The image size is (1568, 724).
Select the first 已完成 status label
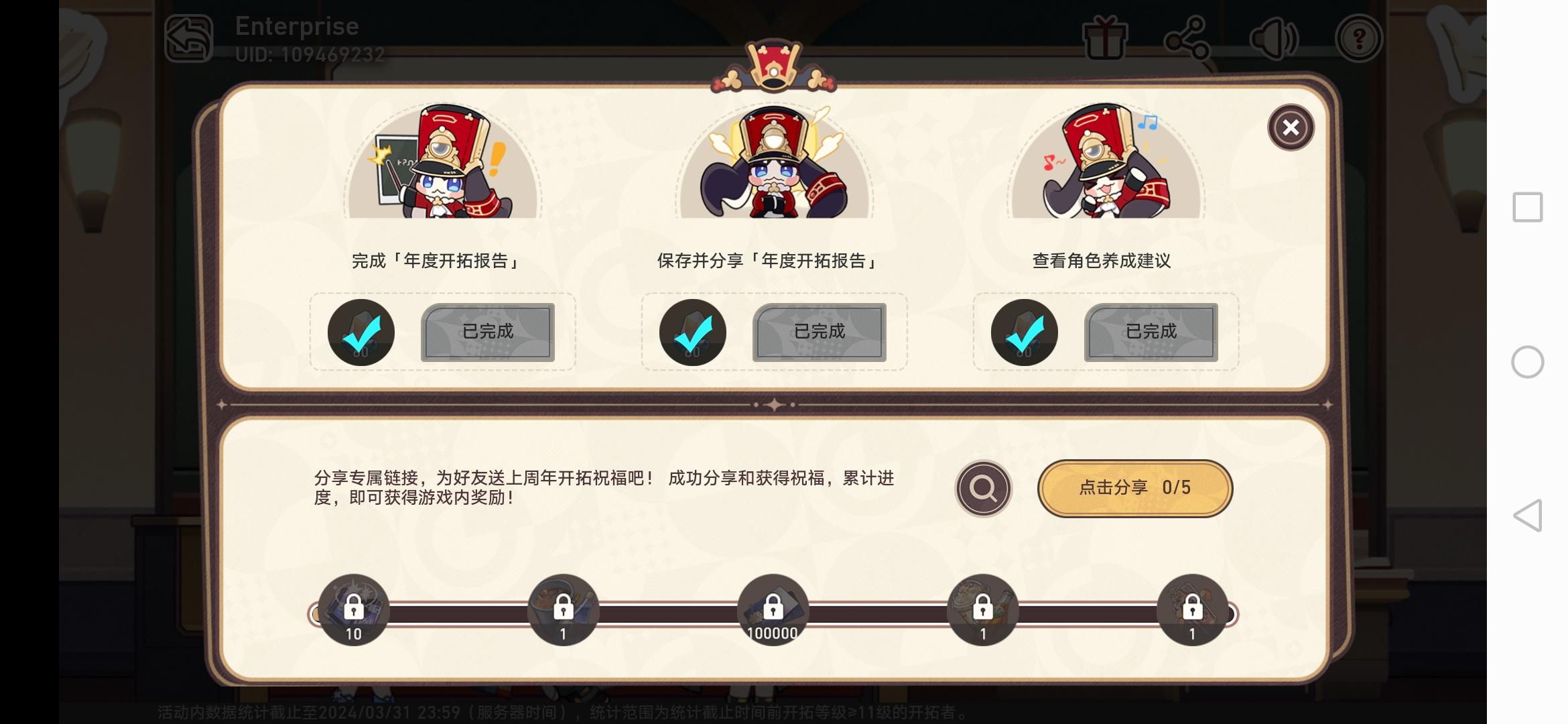(488, 332)
